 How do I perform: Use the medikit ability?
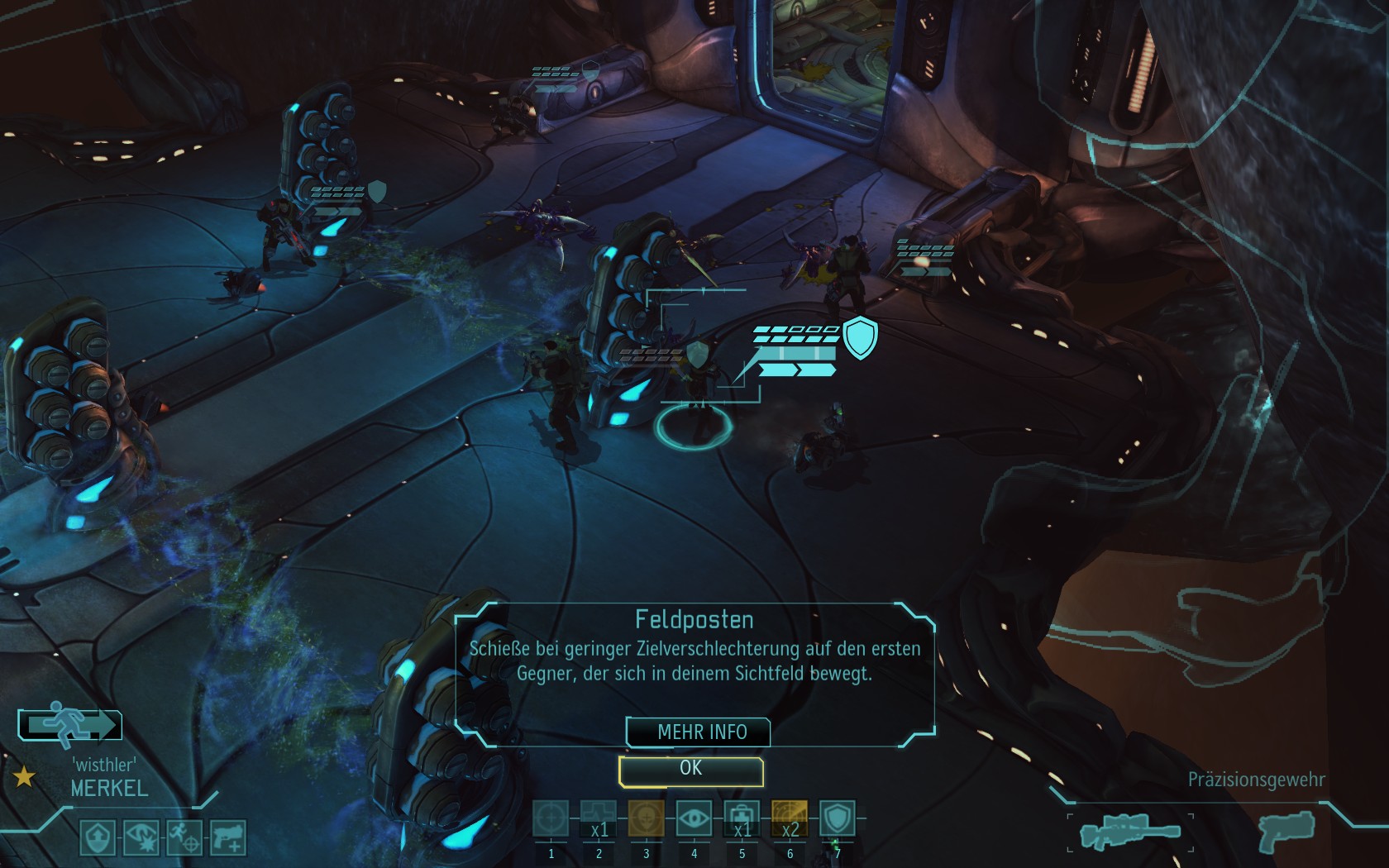coord(742,820)
